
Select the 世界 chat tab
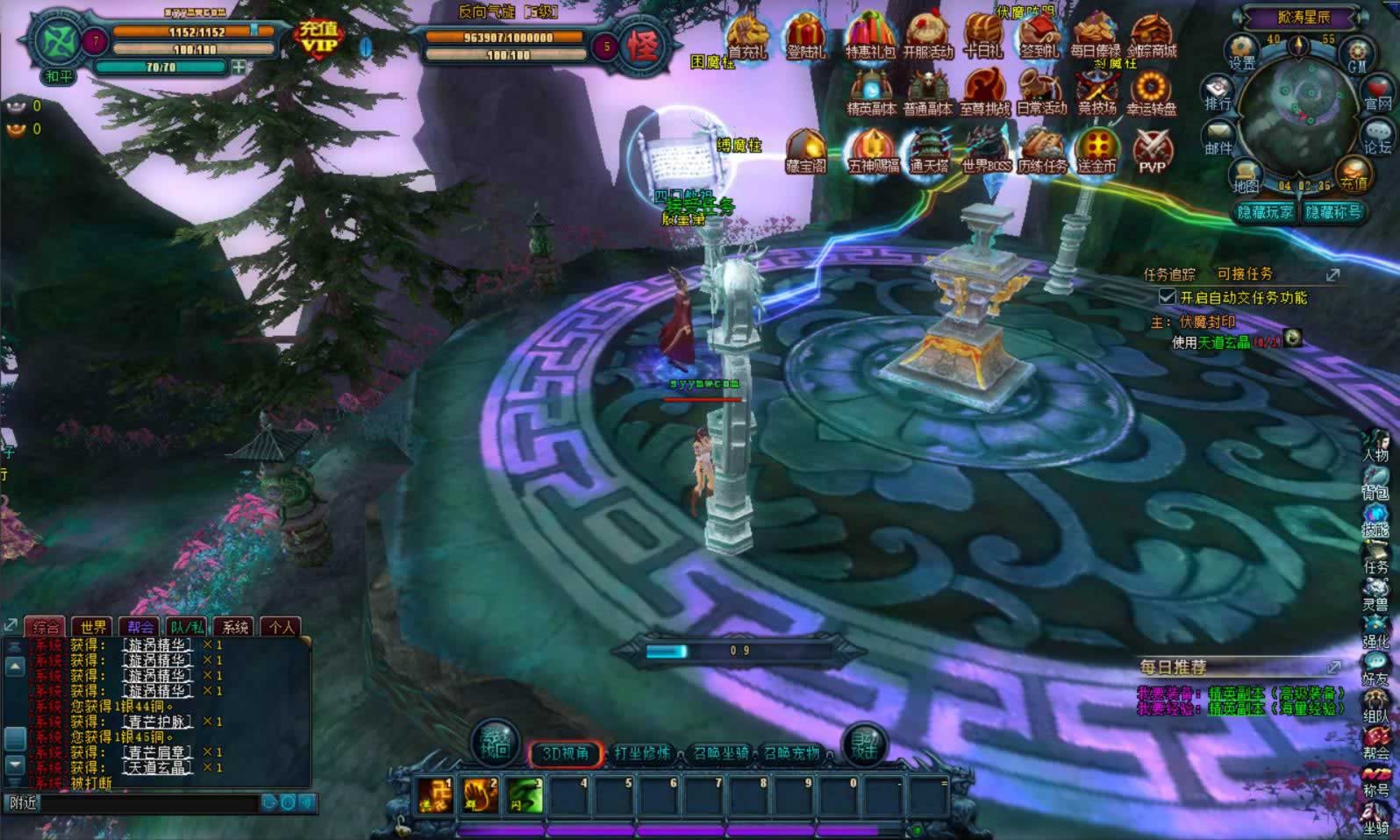[x=93, y=627]
